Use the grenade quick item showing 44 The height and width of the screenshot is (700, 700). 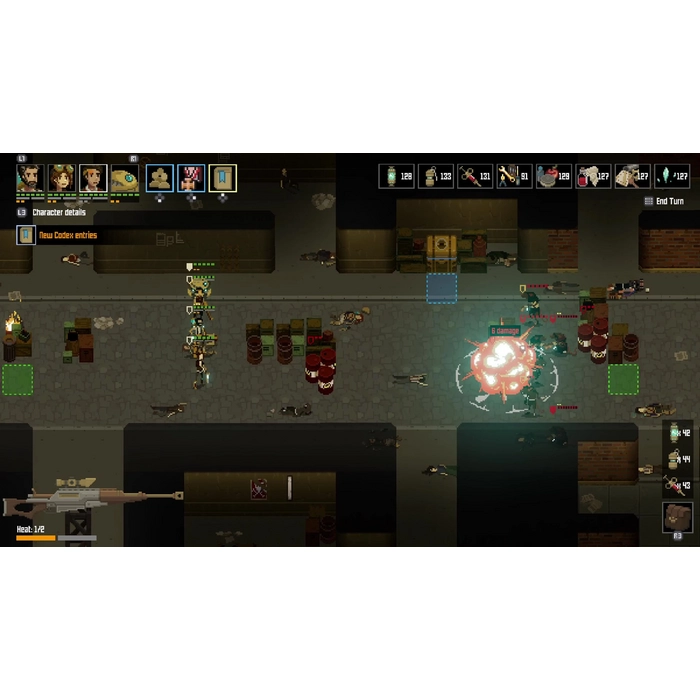click(677, 459)
